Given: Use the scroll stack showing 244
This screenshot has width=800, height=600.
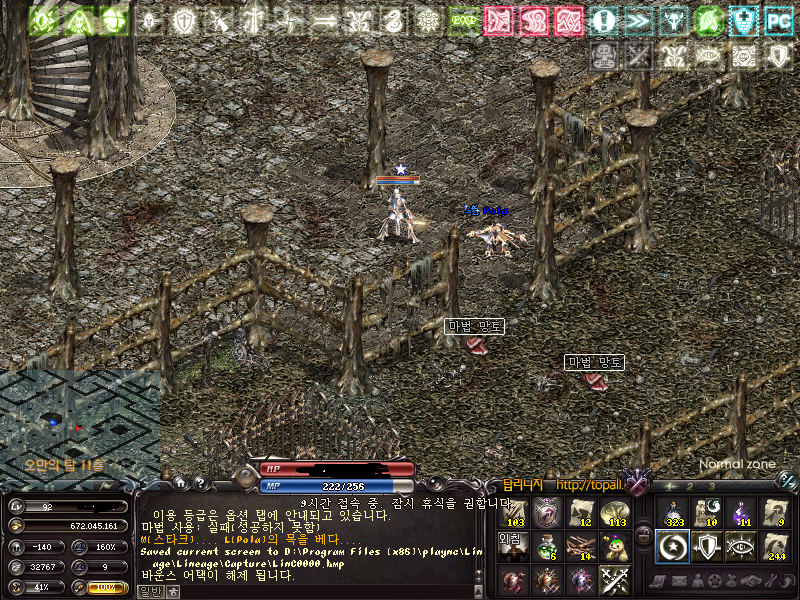Looking at the screenshot, I should (x=775, y=545).
